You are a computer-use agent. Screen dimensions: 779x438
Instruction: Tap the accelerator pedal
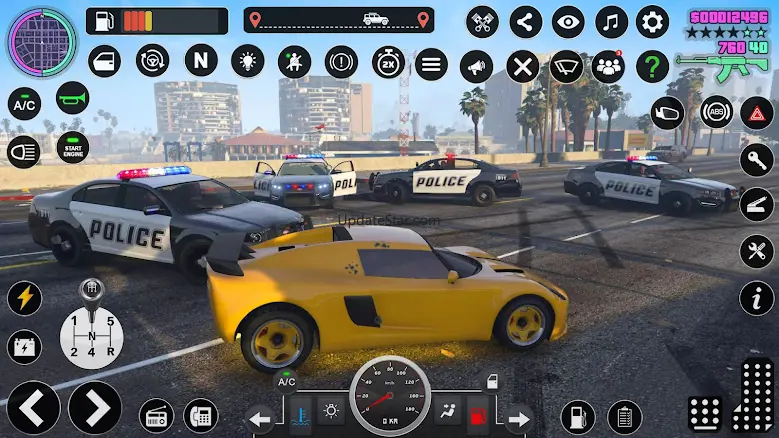(x=754, y=396)
